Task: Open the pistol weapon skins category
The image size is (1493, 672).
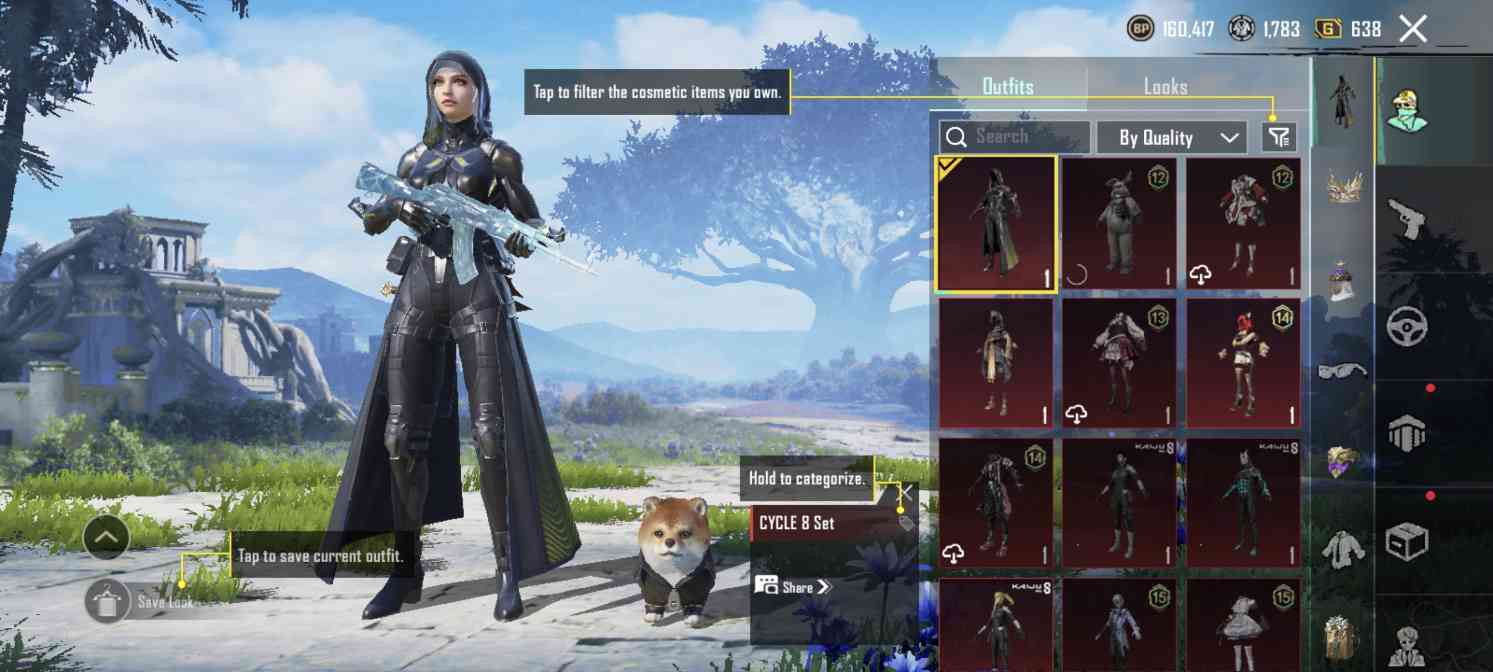Action: [x=1407, y=218]
